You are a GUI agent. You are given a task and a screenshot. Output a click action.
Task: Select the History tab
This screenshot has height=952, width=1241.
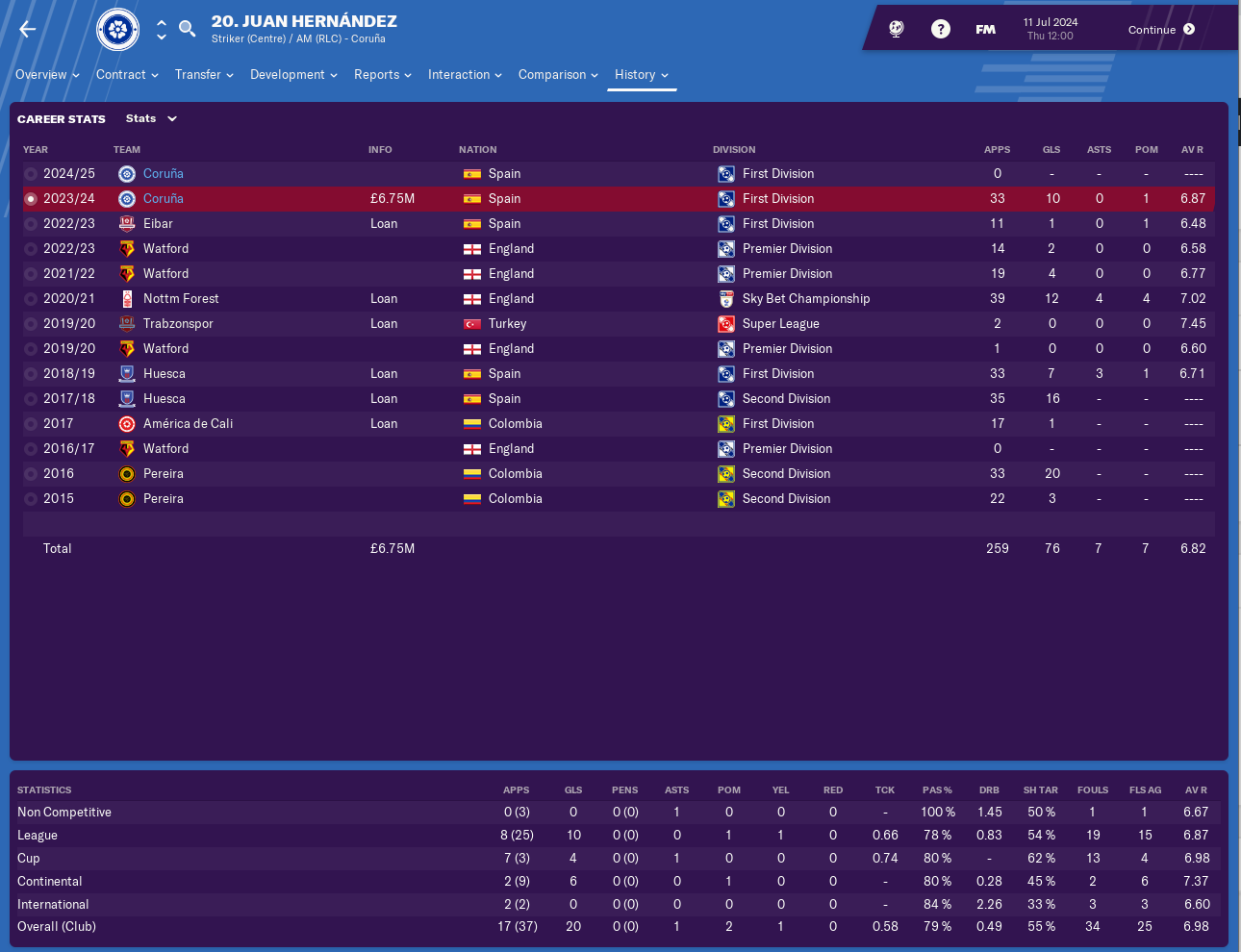641,75
